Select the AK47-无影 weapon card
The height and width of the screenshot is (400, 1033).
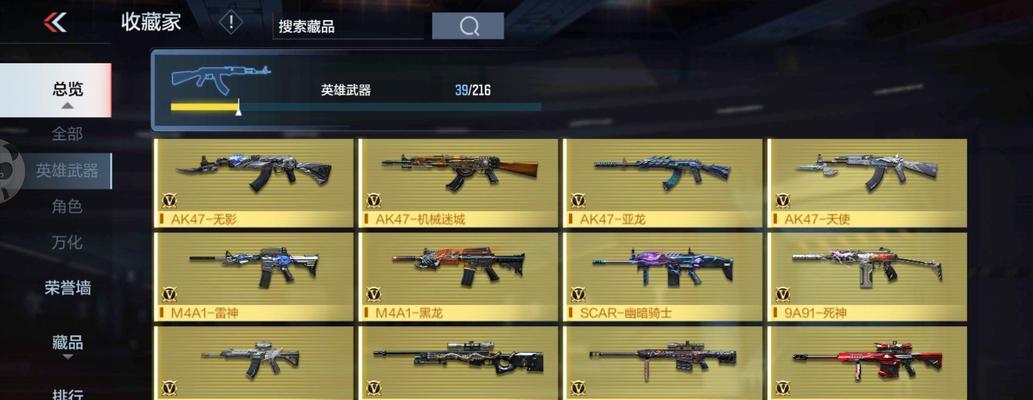click(255, 182)
